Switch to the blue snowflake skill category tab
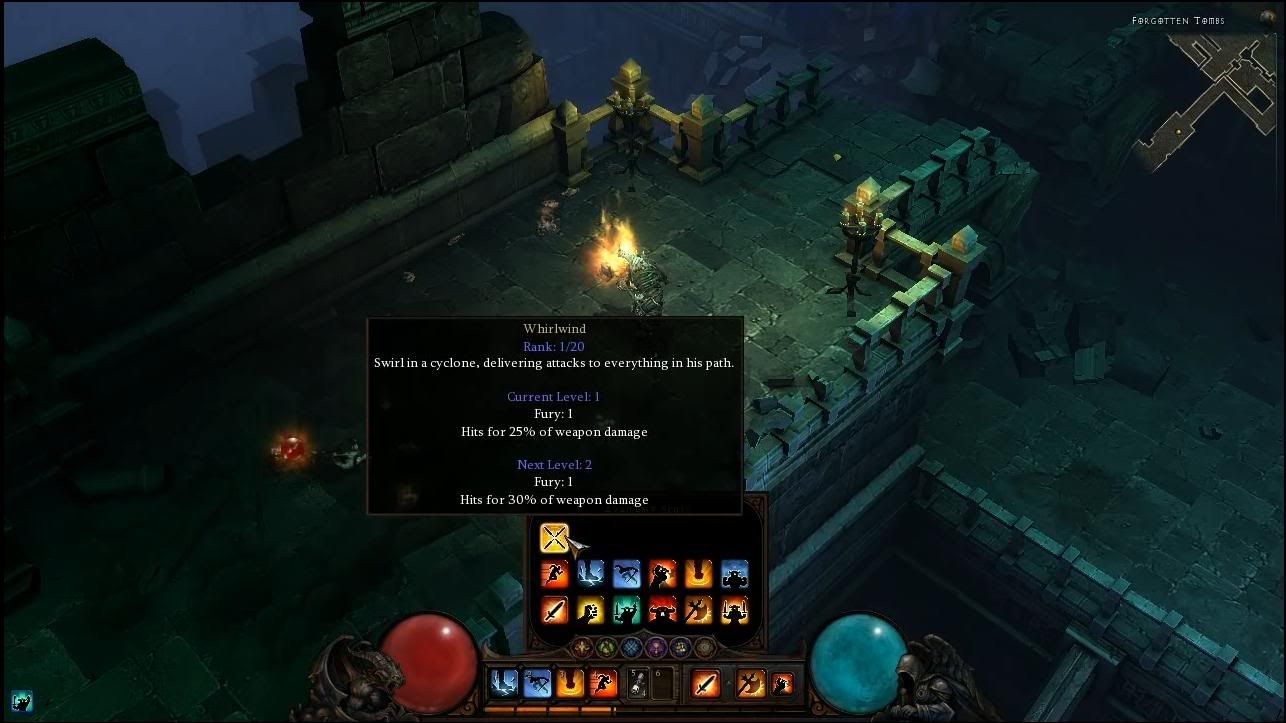 [631, 647]
